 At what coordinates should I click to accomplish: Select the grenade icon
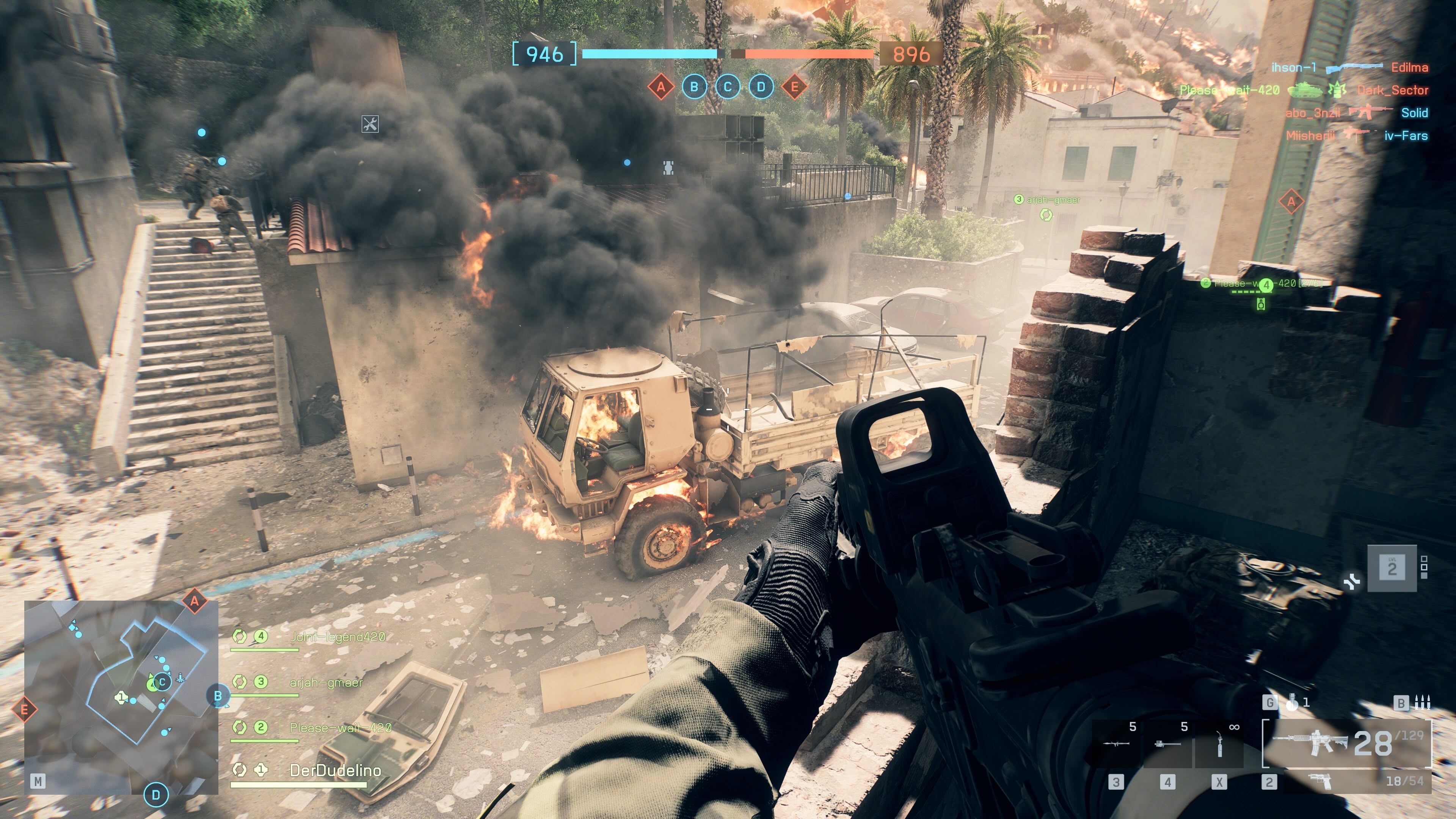[x=1292, y=703]
